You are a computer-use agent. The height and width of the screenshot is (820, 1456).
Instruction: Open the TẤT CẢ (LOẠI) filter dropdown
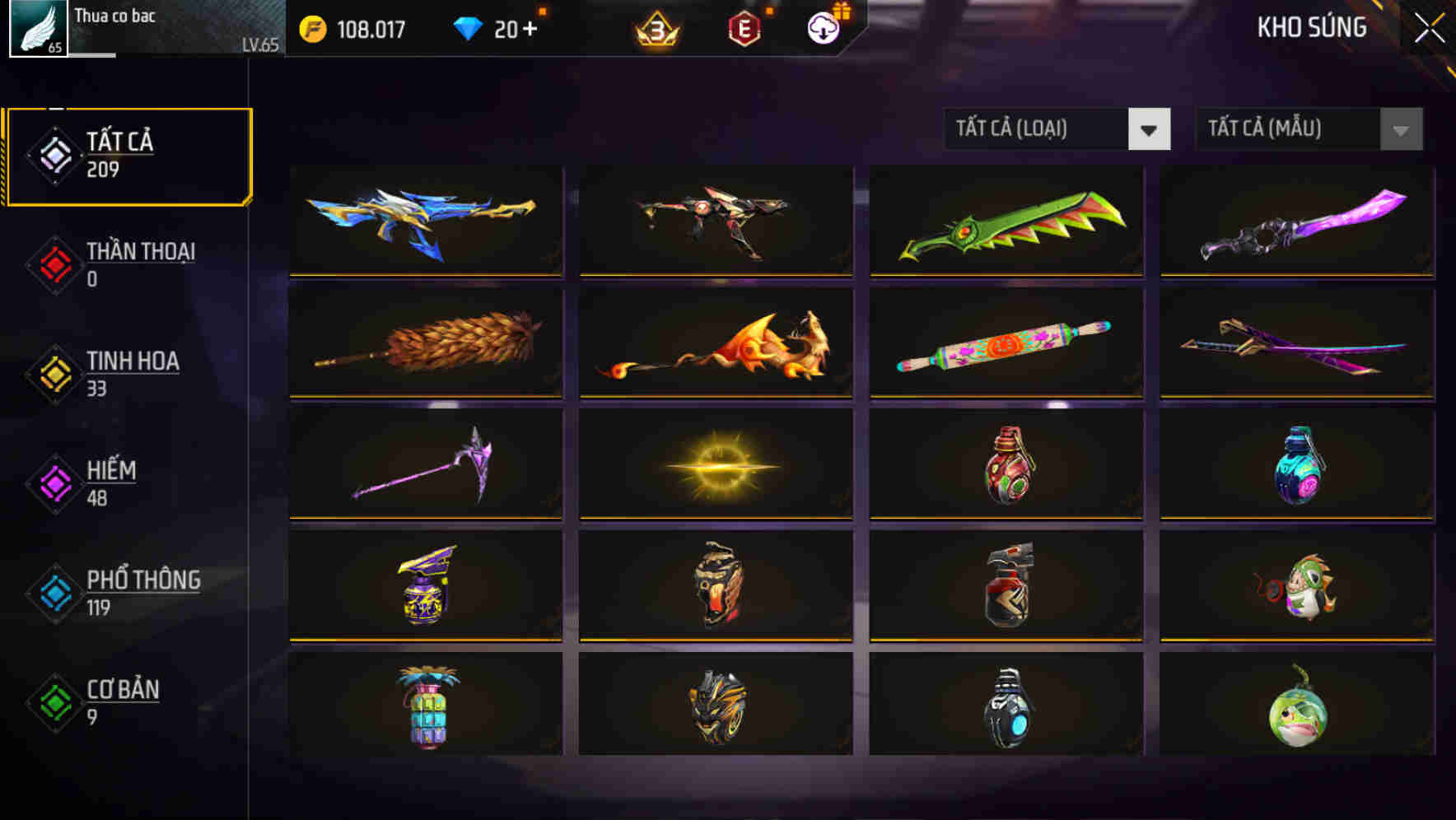[1057, 129]
